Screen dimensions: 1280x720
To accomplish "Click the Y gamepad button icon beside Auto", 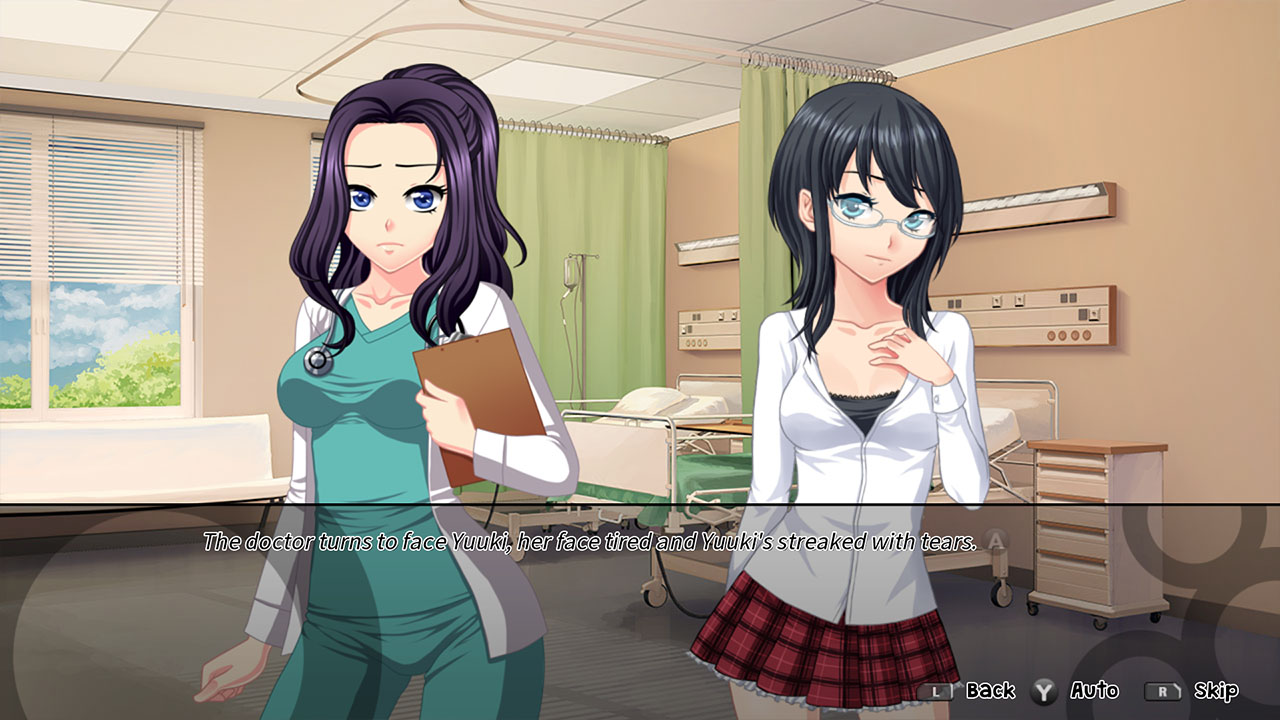I will [x=1043, y=690].
